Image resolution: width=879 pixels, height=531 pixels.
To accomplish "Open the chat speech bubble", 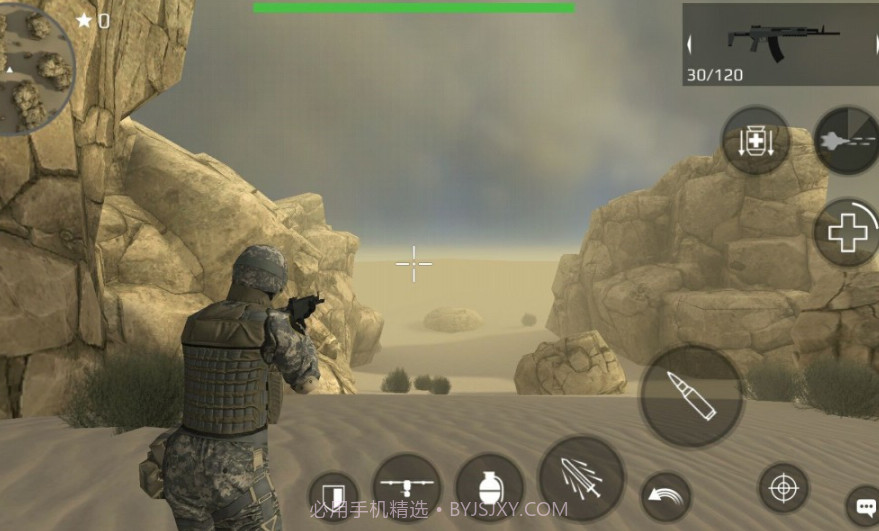I will pos(862,503).
